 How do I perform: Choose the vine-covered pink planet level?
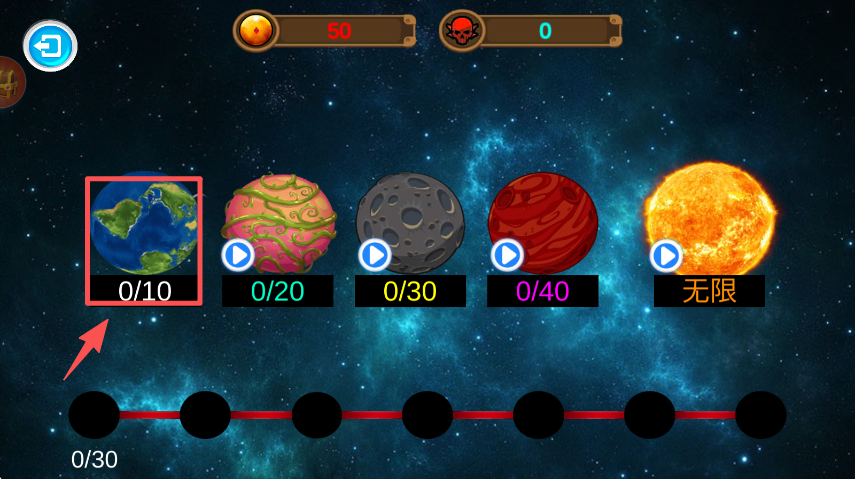coord(277,224)
